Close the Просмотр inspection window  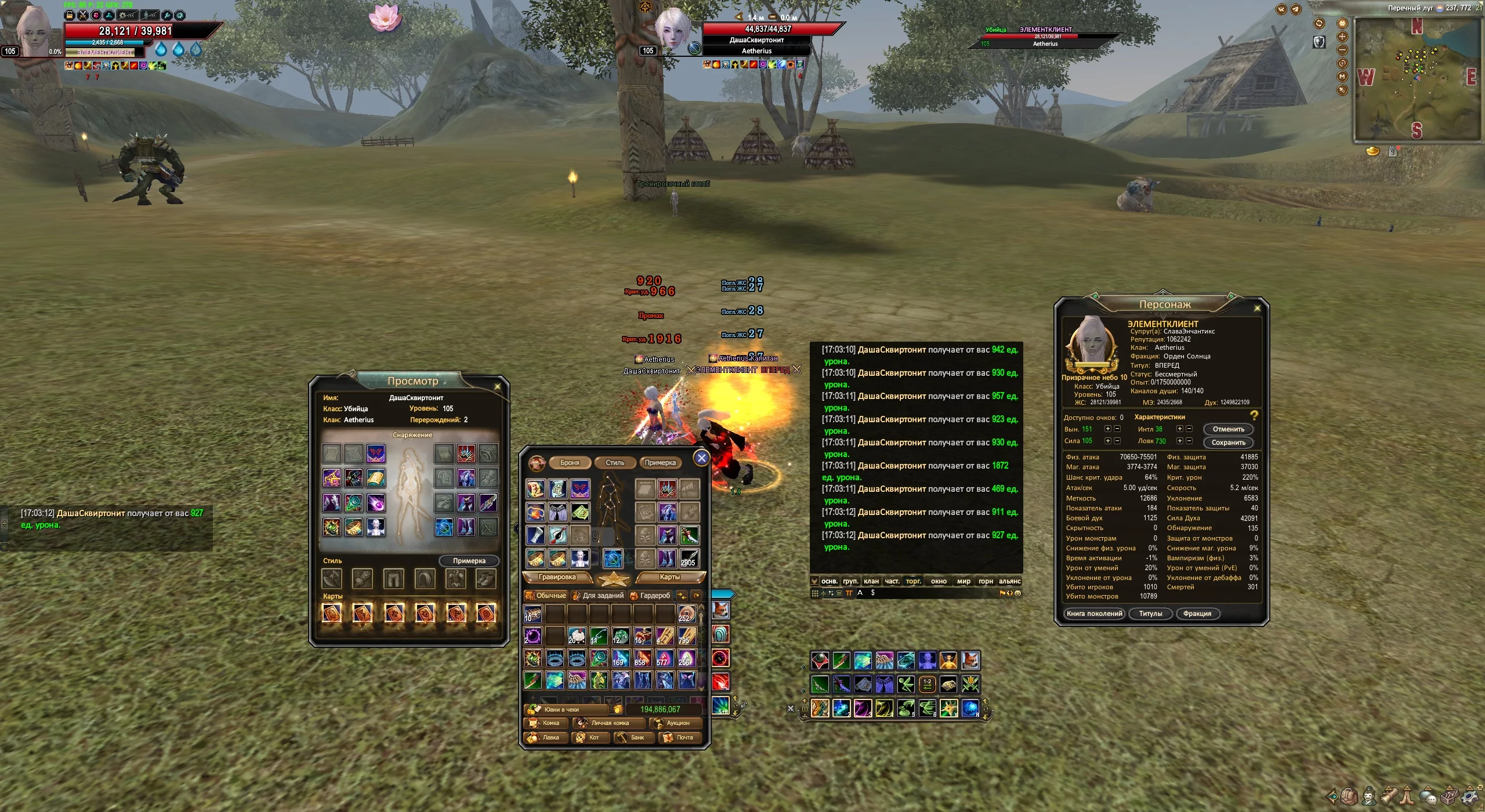pos(497,386)
